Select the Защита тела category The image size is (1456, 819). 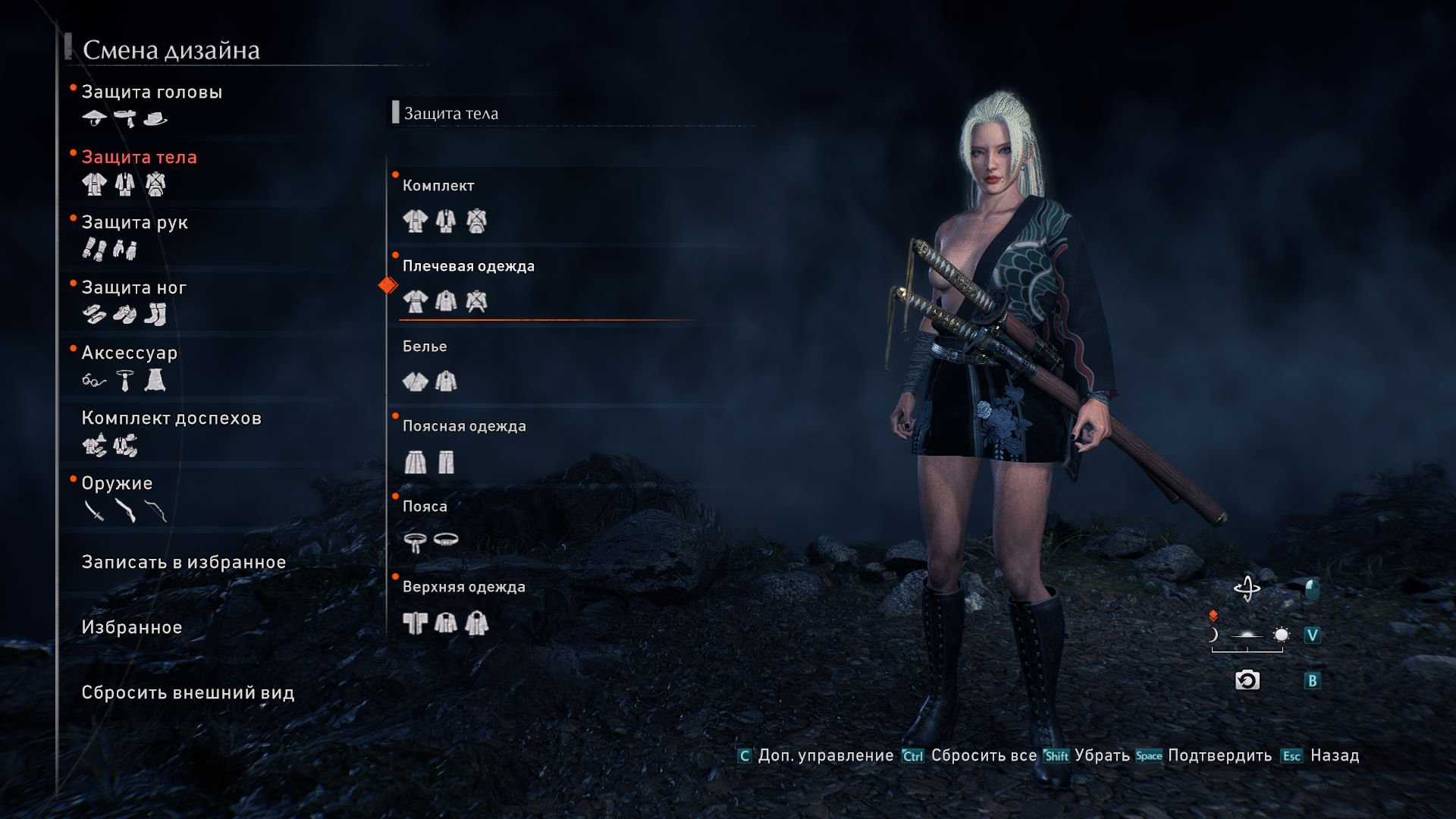point(139,158)
